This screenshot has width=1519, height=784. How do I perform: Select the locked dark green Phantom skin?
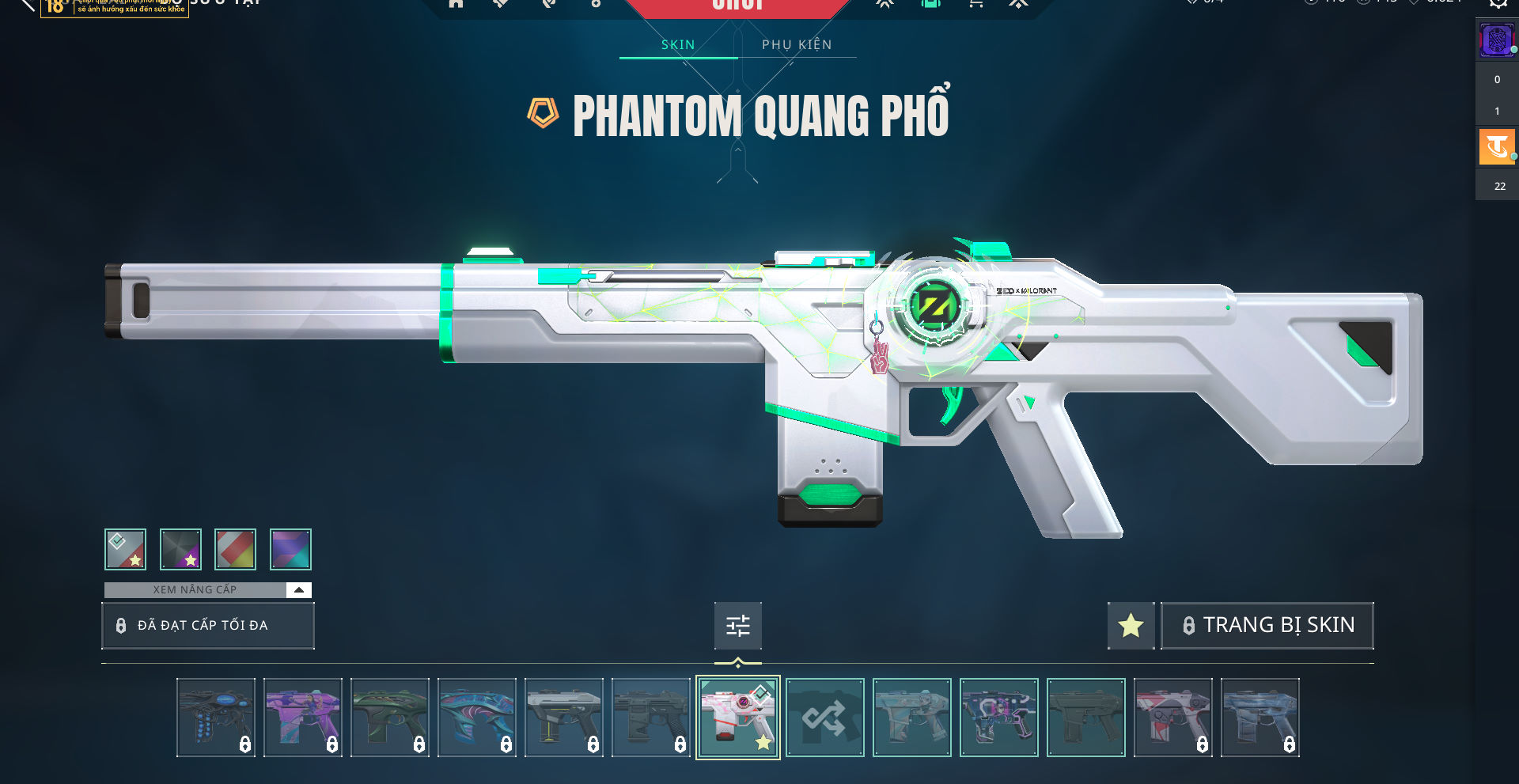(x=390, y=718)
